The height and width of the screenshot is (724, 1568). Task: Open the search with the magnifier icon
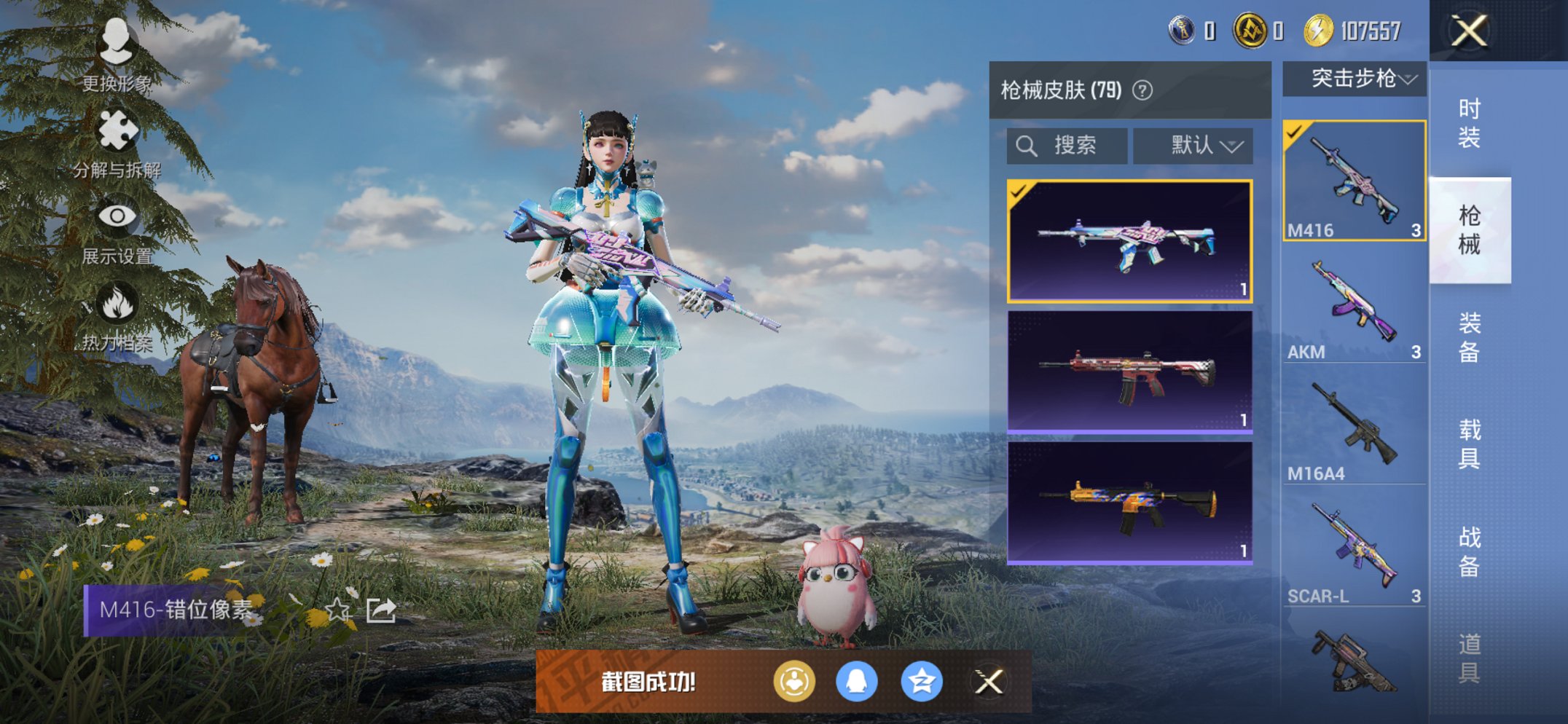[x=1028, y=145]
